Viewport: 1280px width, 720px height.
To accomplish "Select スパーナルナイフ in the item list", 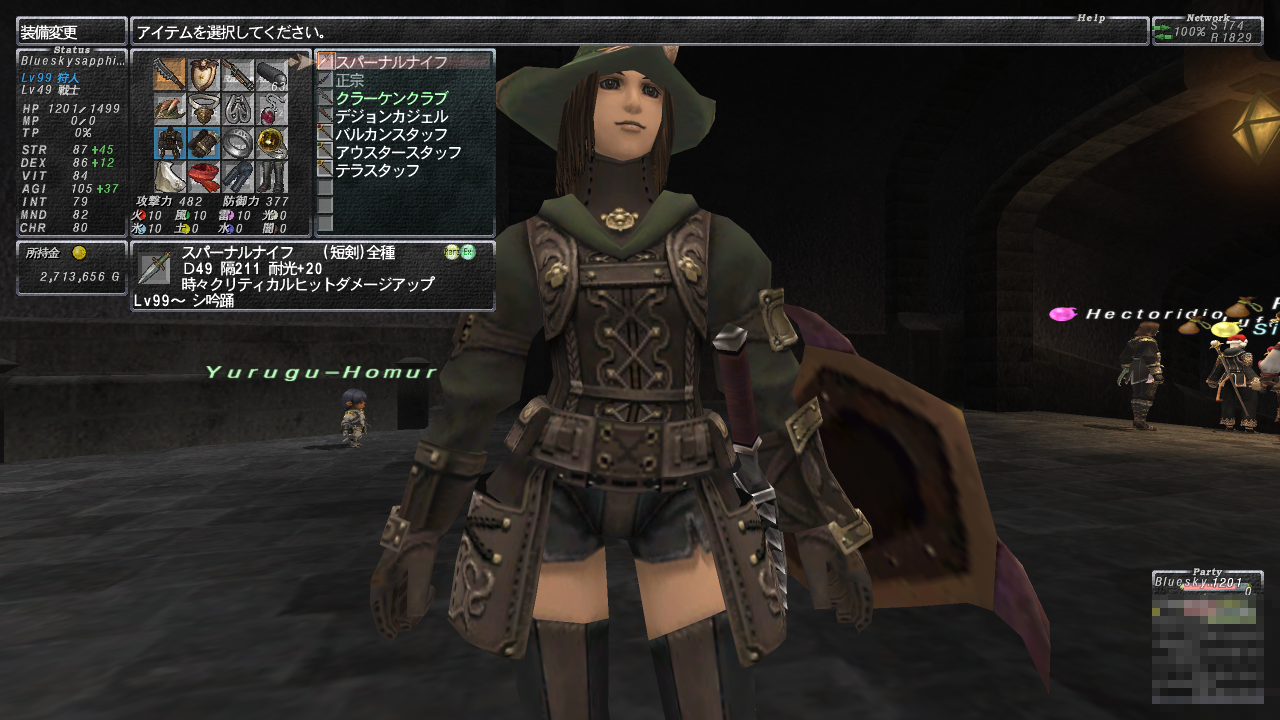I will coord(391,62).
